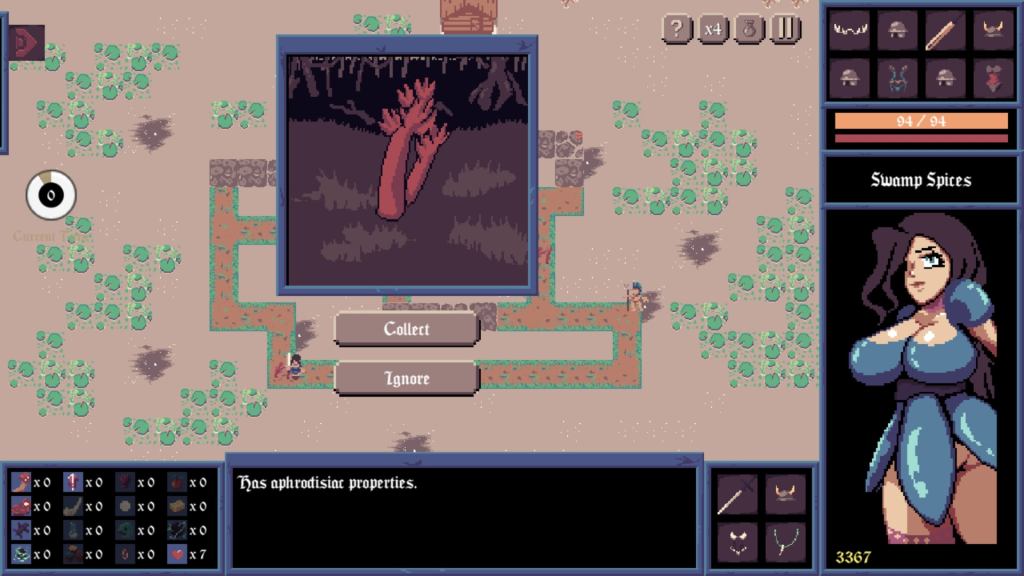Click the equipped necklace slot

pos(785,542)
